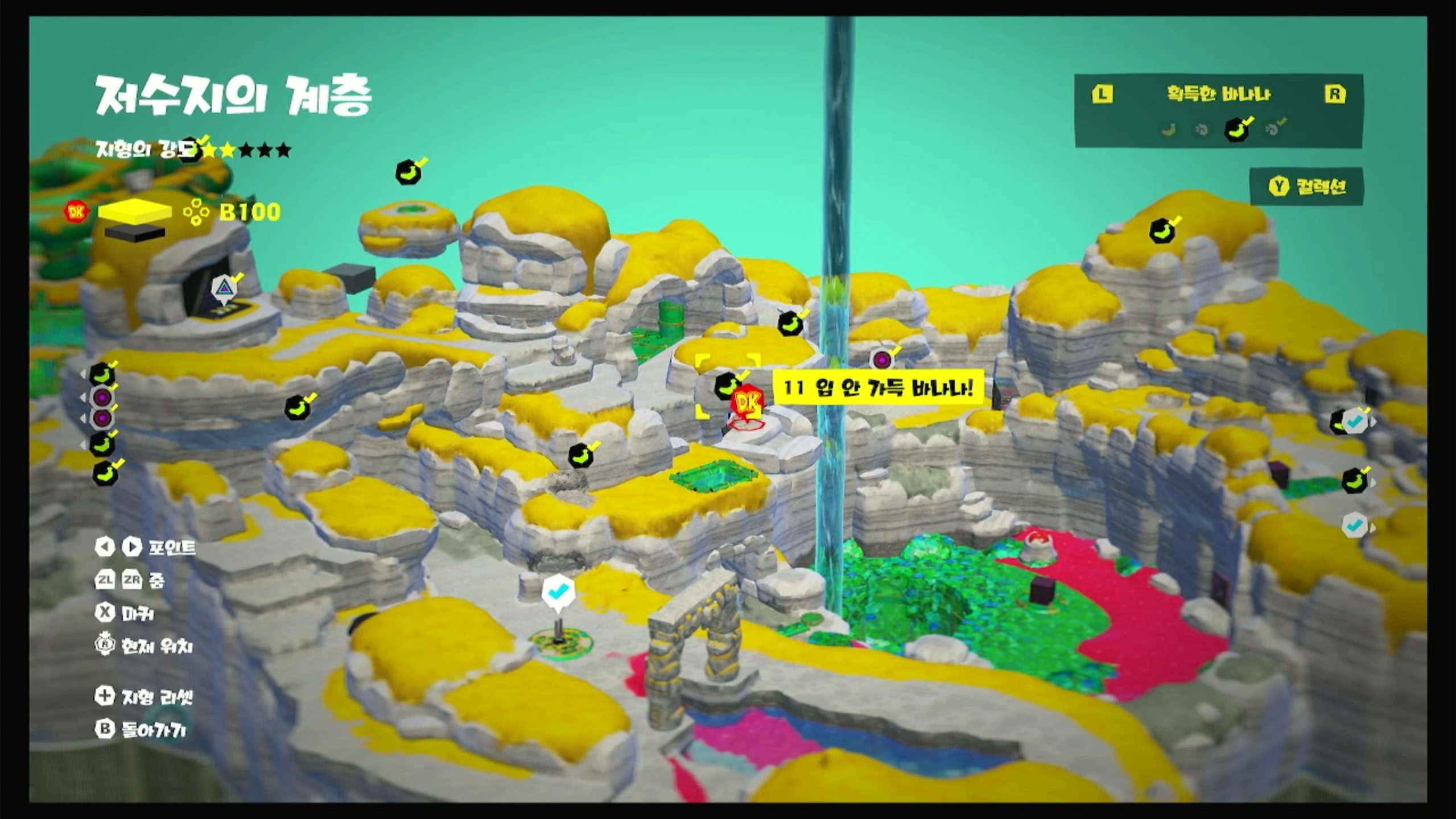Image resolution: width=1456 pixels, height=819 pixels.
Task: Select the yellow current sublayer tile
Action: coord(135,212)
